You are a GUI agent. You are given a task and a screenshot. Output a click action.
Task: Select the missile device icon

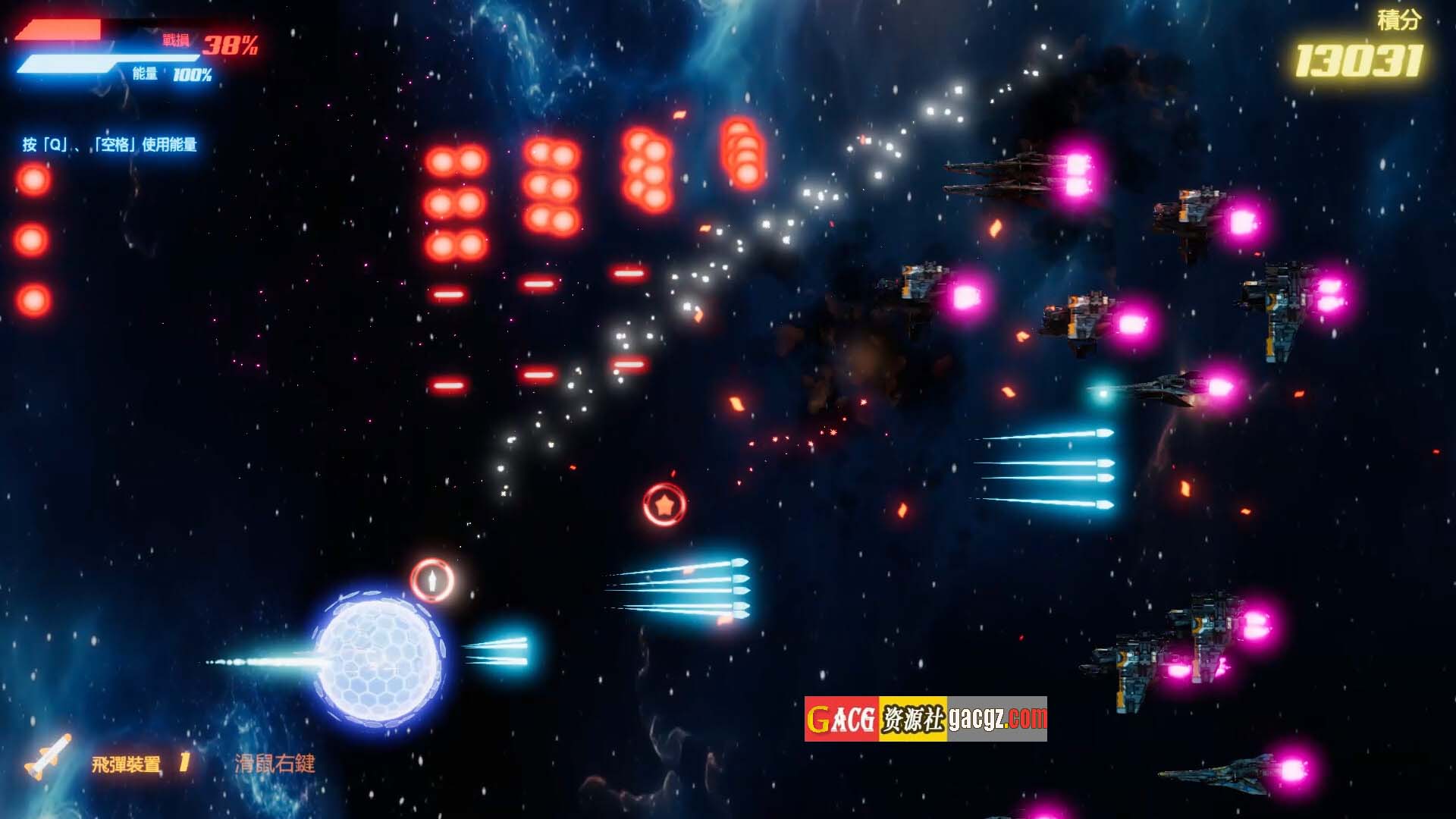click(47, 757)
